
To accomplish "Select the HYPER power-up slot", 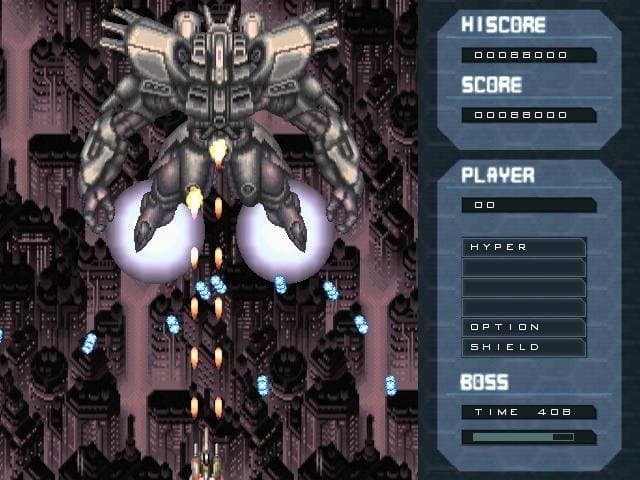I will pos(524,247).
